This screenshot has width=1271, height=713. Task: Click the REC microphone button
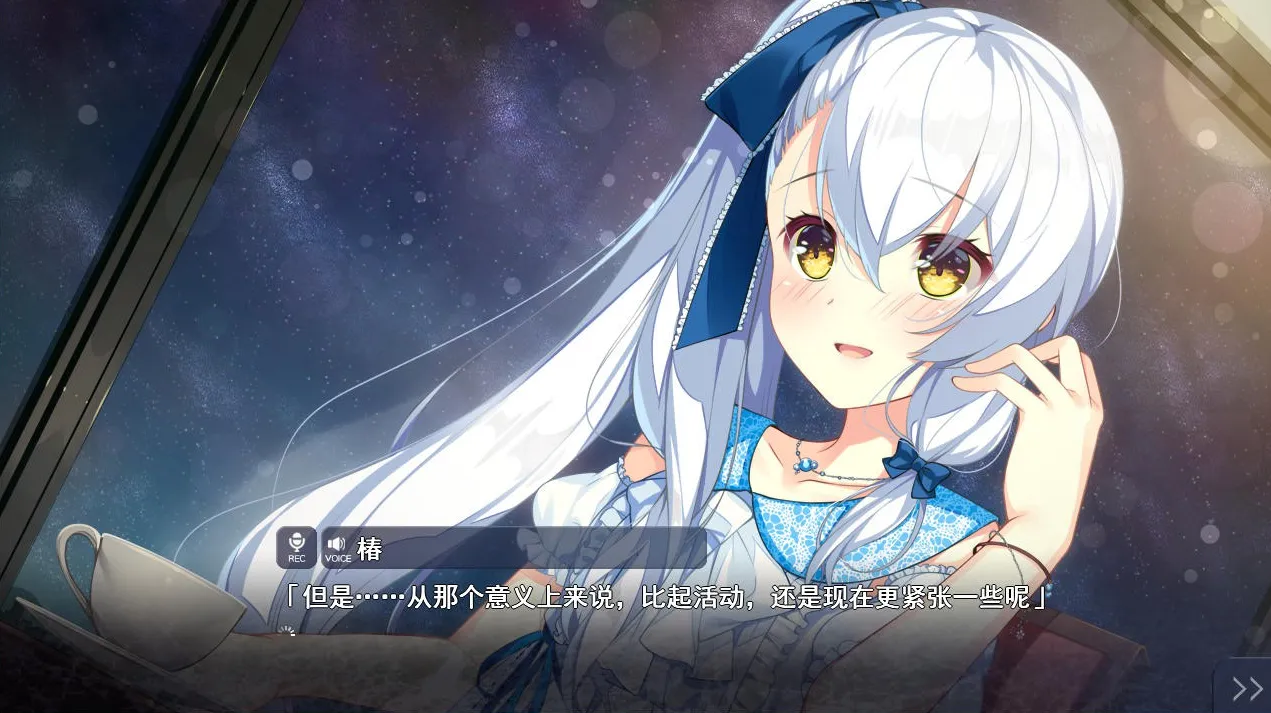point(296,547)
